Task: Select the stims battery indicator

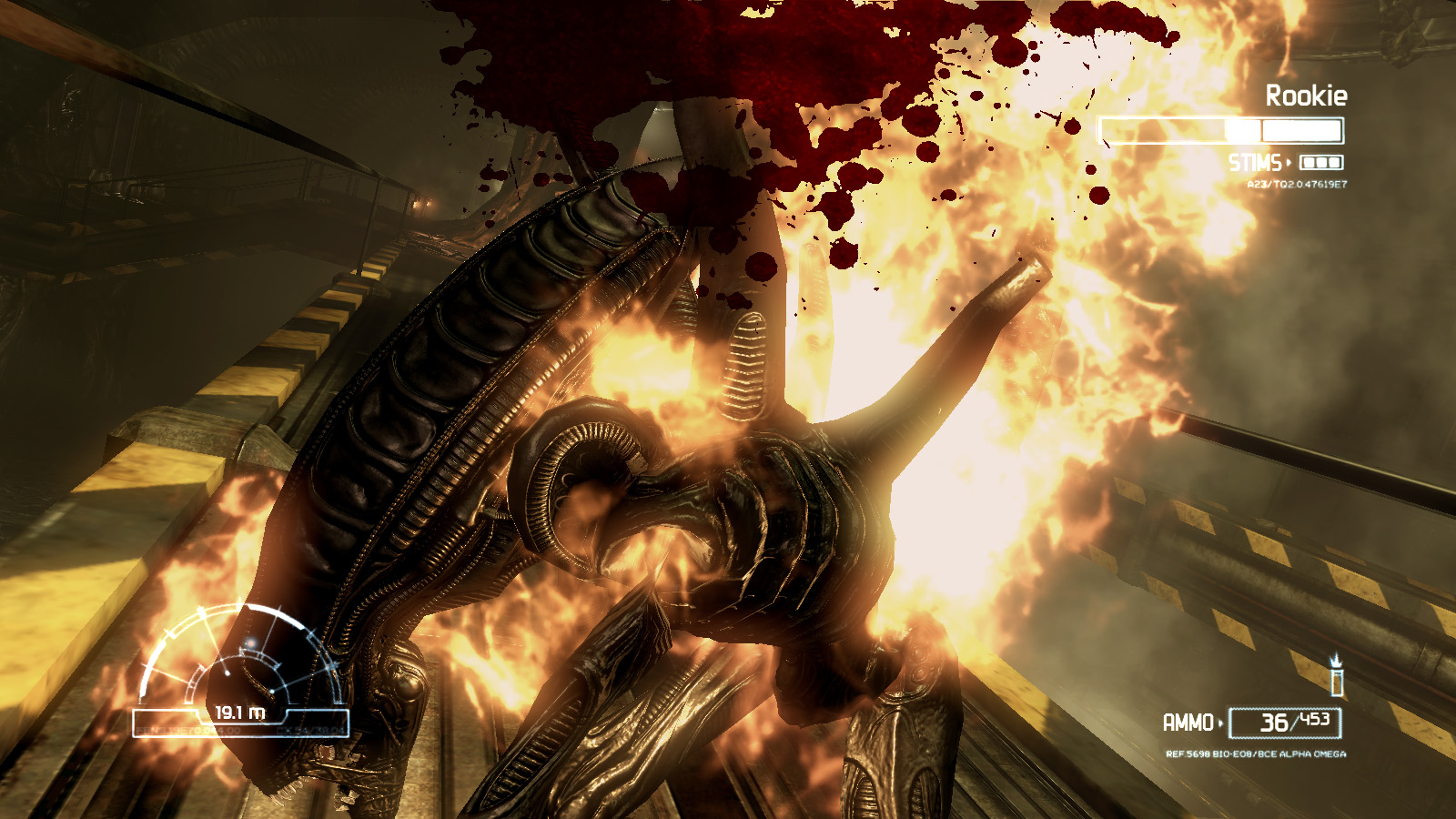Action: point(1321,163)
